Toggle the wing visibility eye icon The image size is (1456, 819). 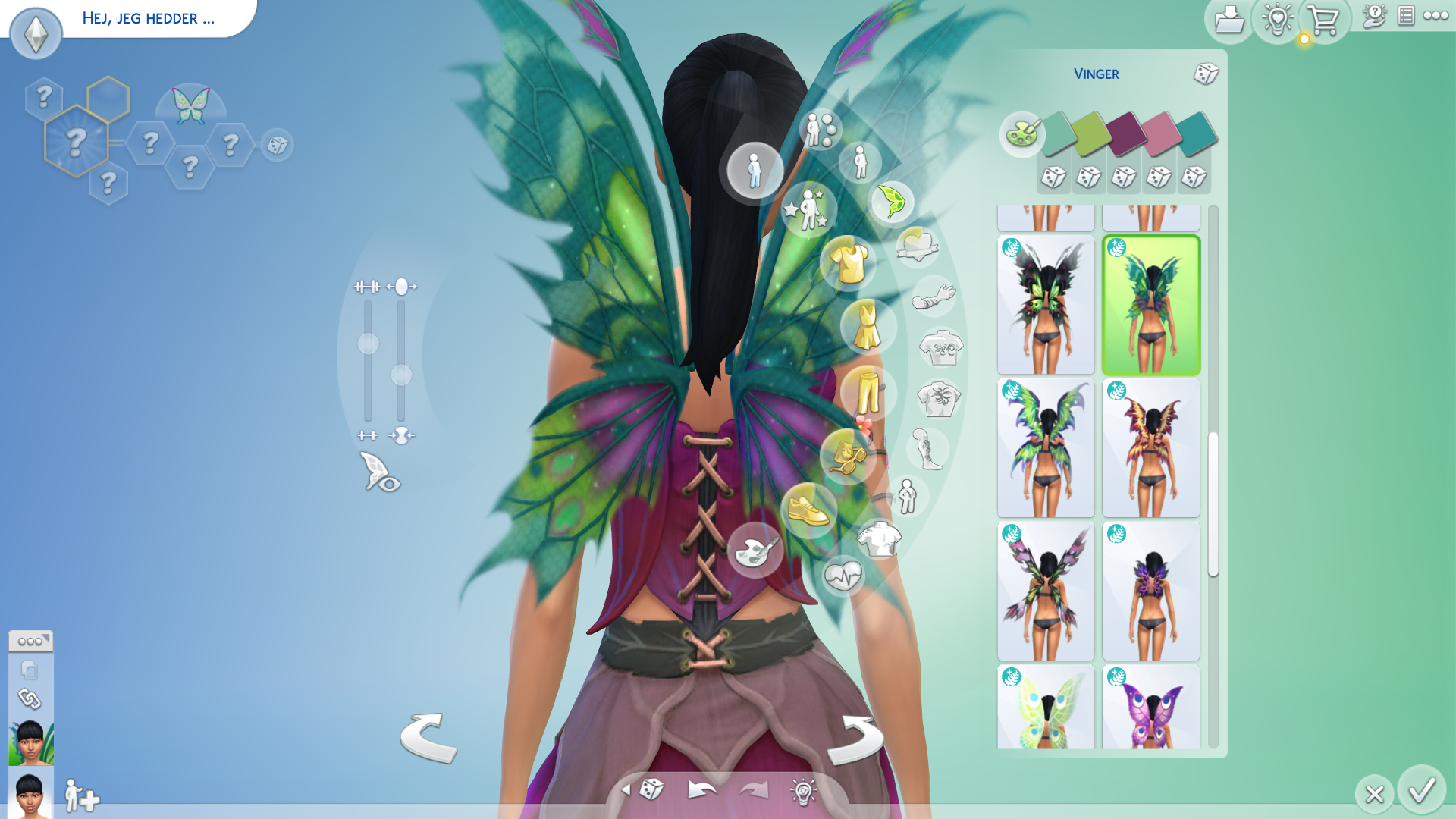point(379,472)
